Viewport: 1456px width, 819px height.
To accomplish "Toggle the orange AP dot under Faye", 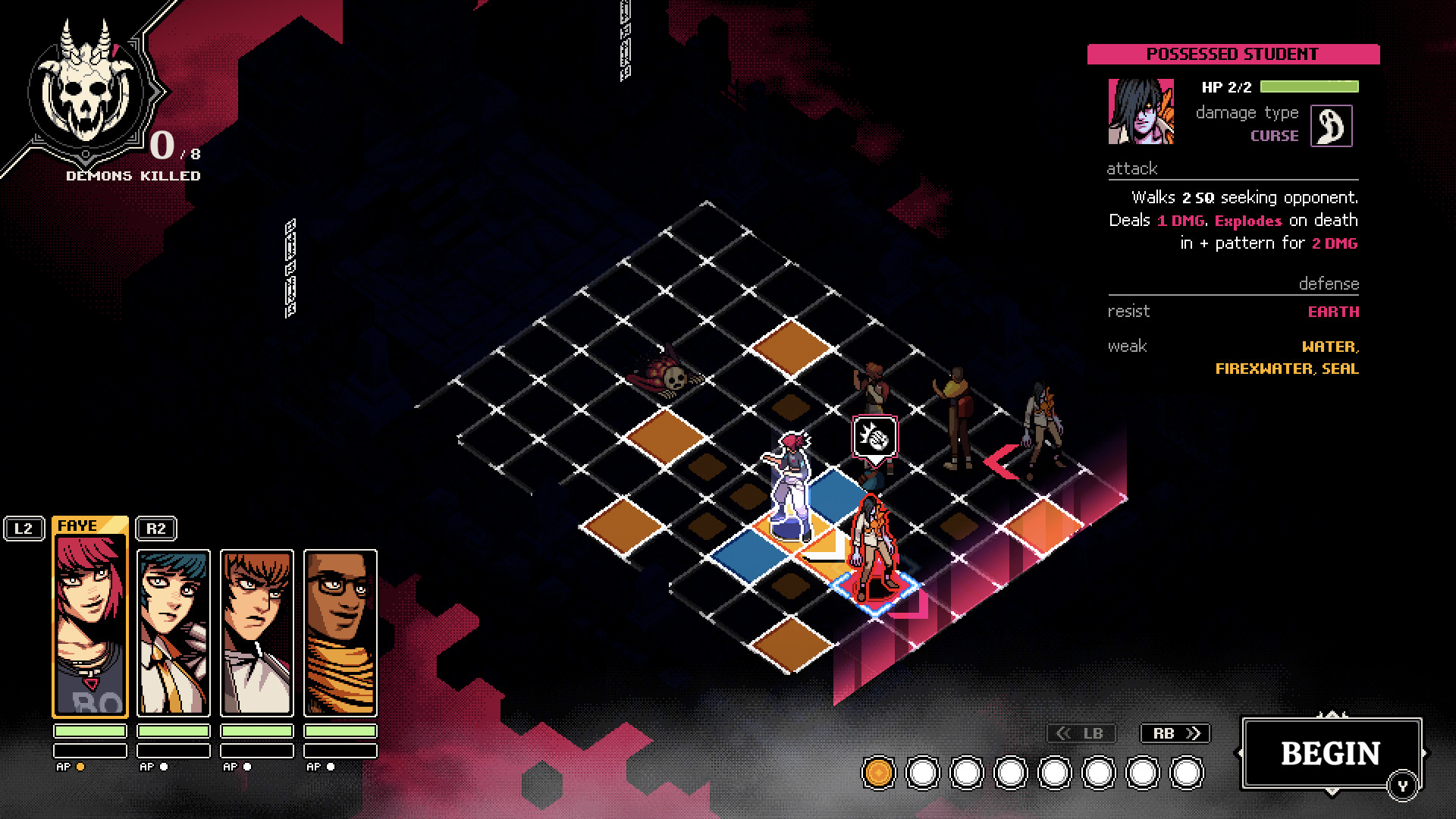I will (x=79, y=767).
